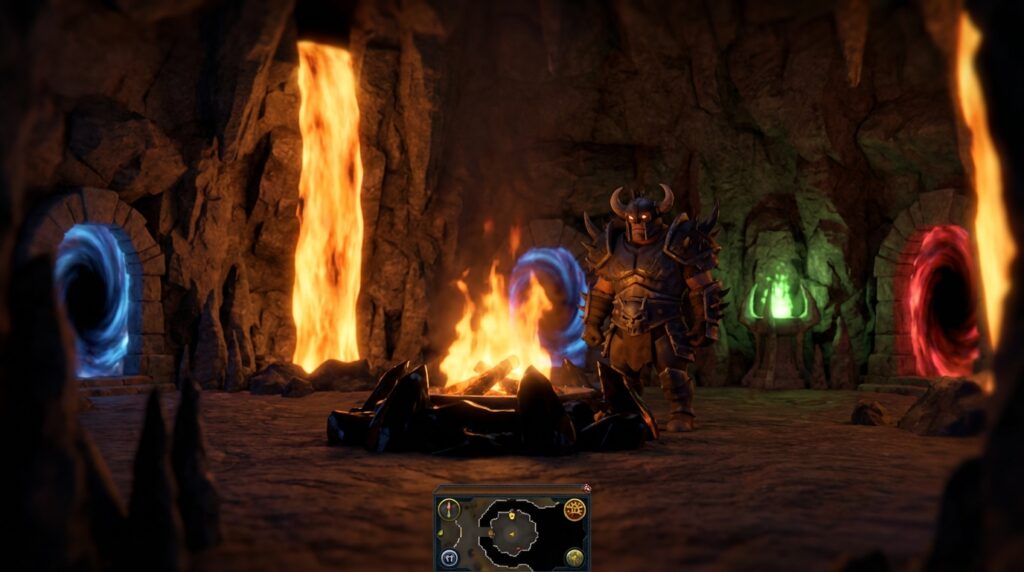This screenshot has width=1024, height=572.
Task: Click the compass on the minimap
Action: pyautogui.click(x=449, y=510)
